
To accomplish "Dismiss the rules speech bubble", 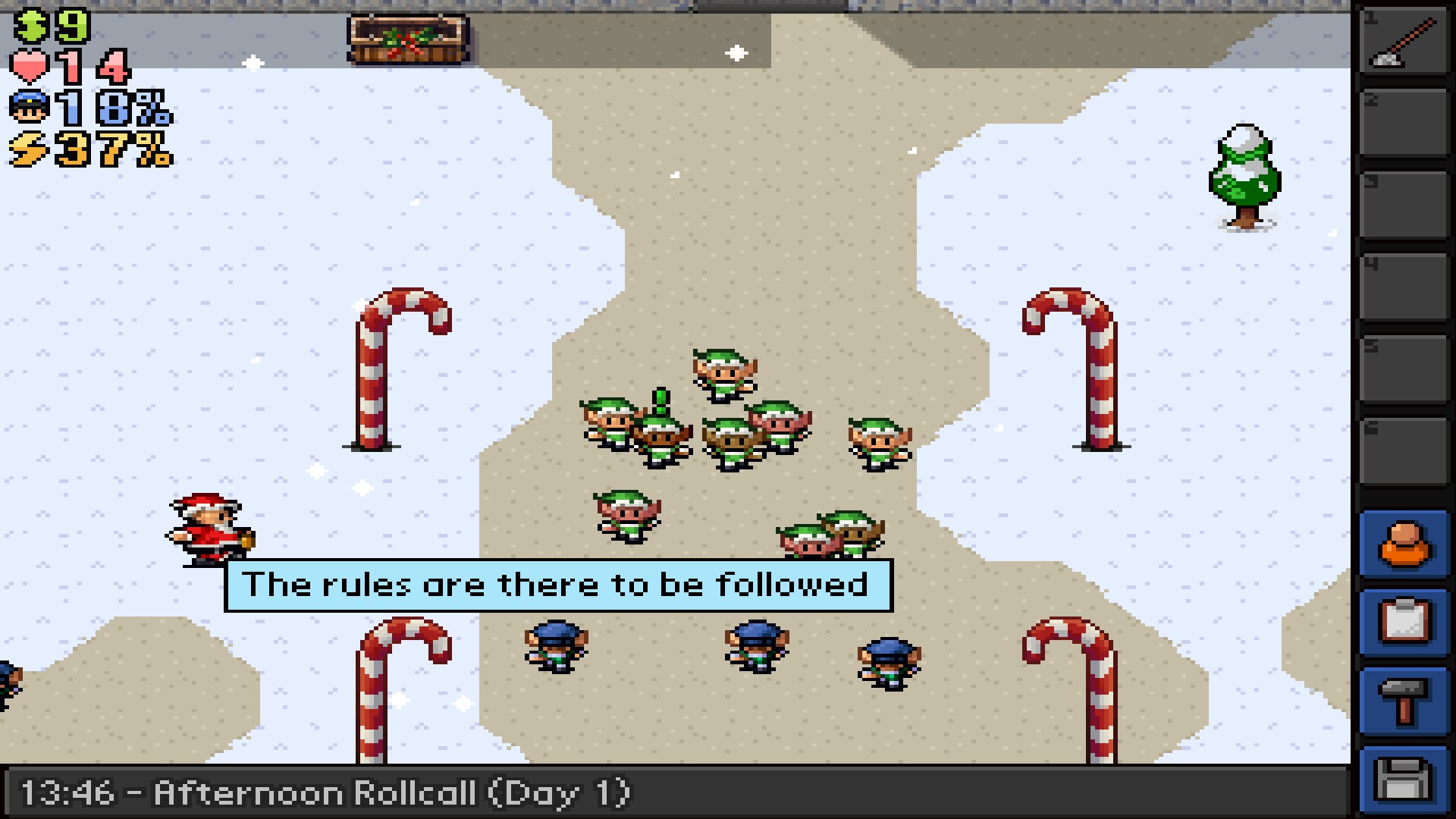I will (x=559, y=584).
